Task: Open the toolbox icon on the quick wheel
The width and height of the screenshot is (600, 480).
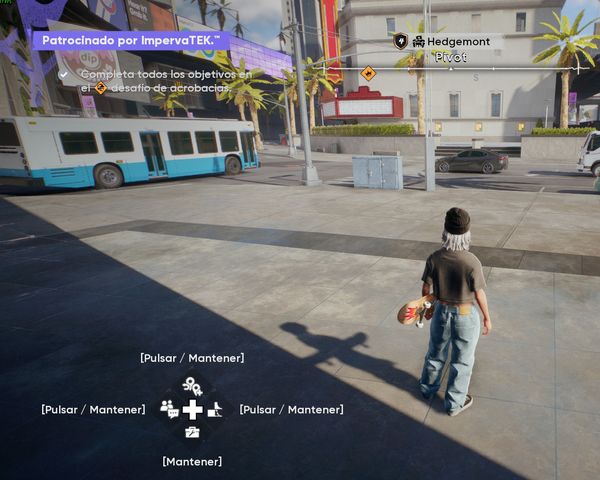Action: [192, 432]
